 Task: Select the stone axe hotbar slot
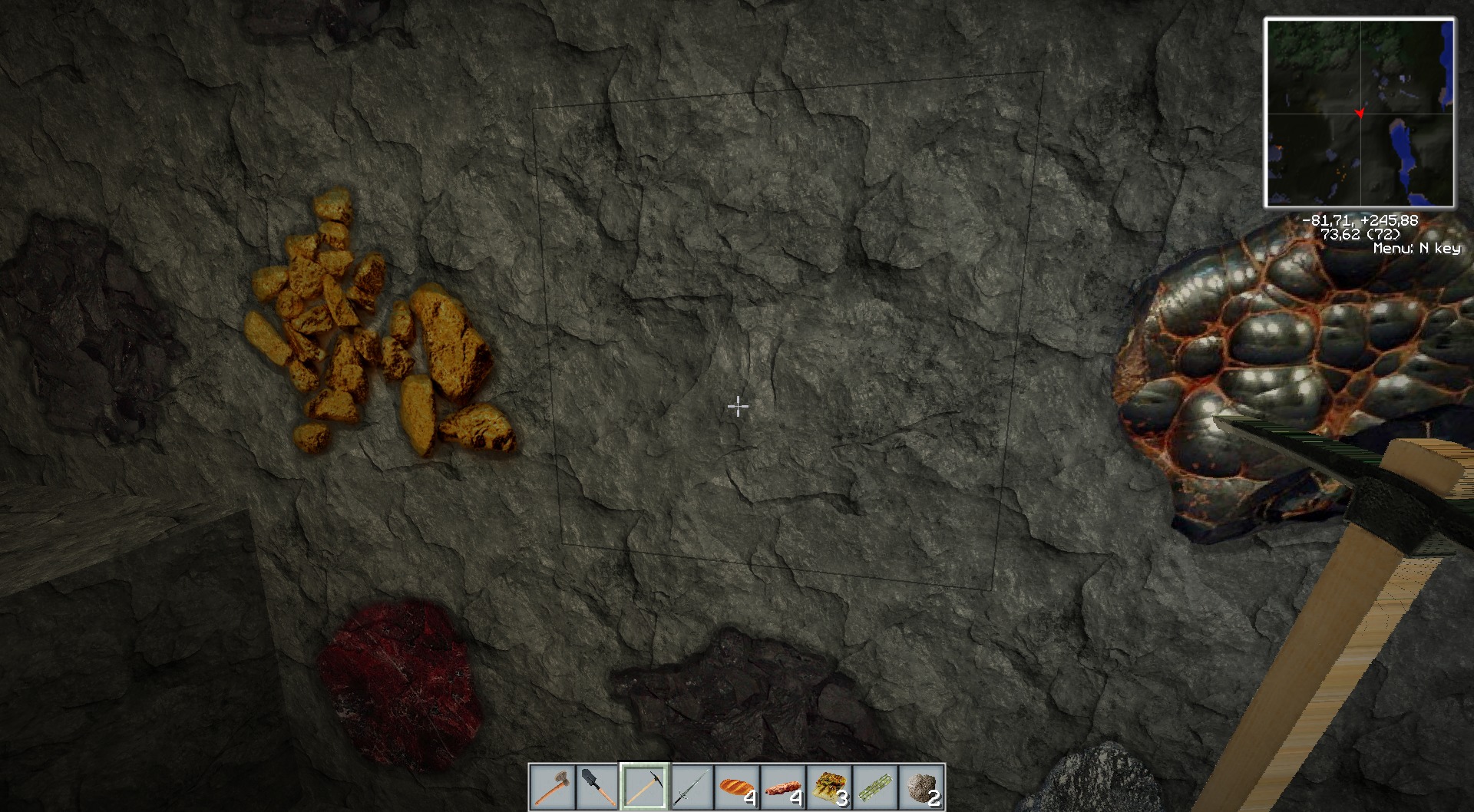(x=552, y=787)
